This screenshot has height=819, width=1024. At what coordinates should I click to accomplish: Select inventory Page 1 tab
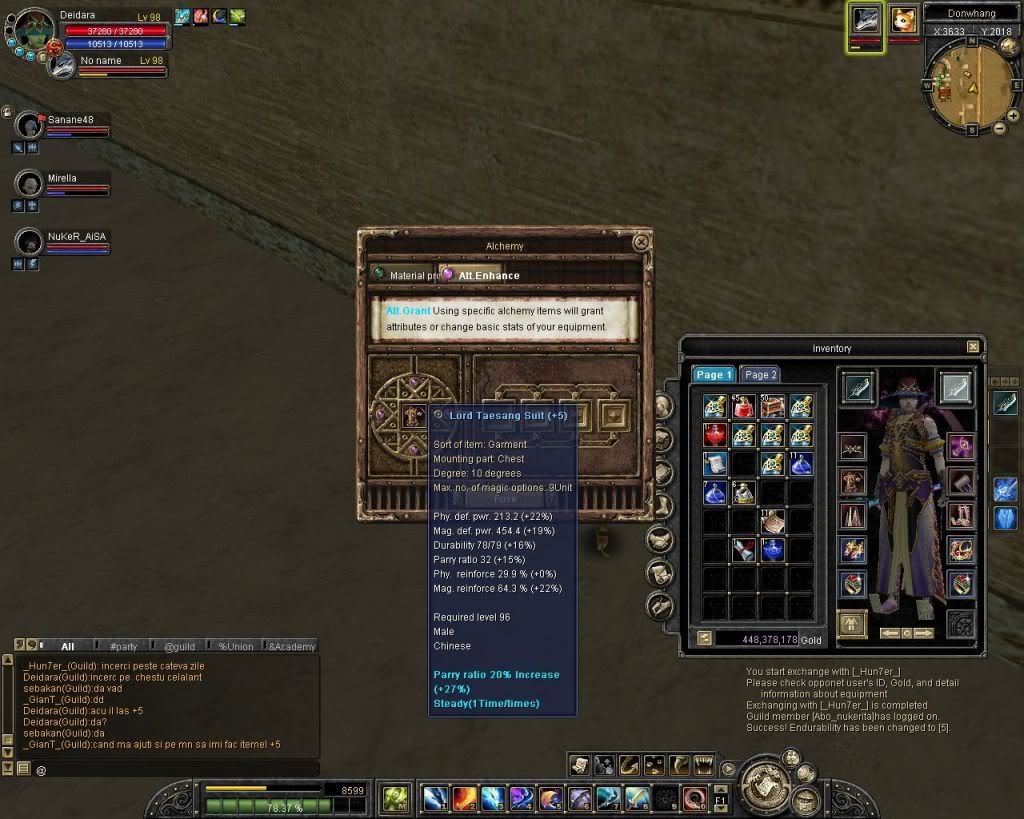coord(714,374)
